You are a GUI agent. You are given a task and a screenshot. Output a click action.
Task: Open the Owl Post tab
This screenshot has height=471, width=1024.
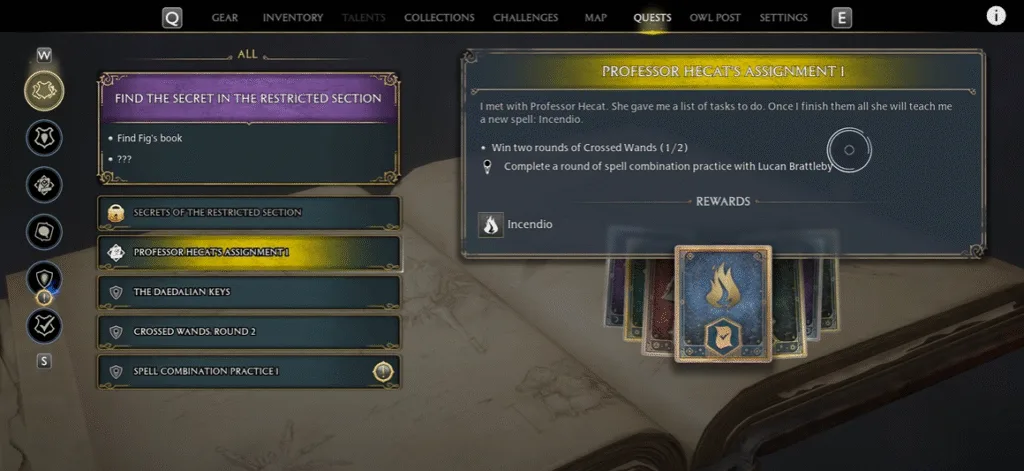click(x=715, y=18)
